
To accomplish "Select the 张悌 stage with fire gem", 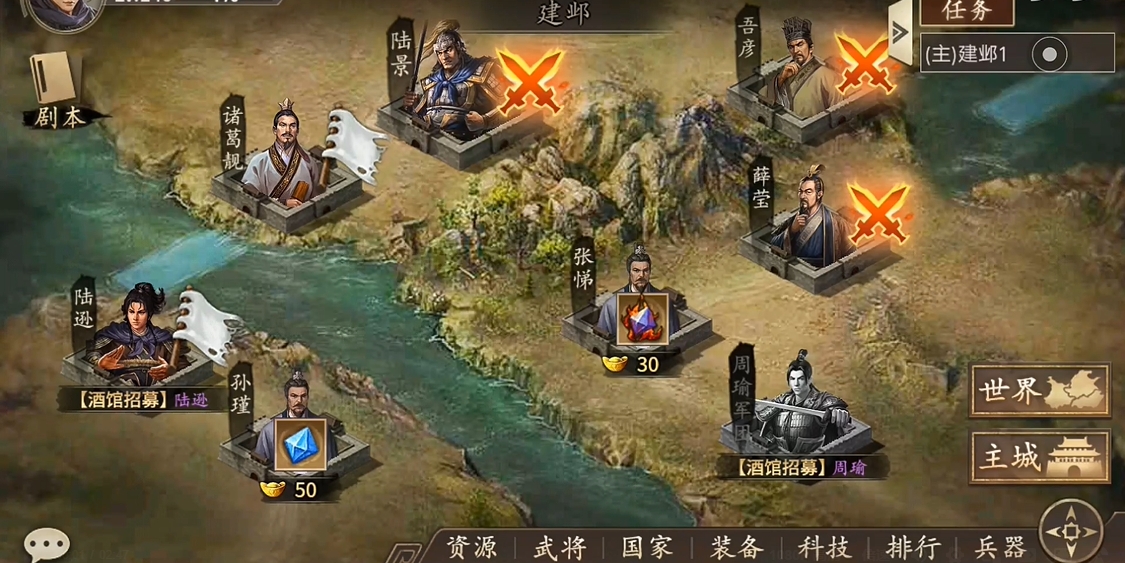I will 641,318.
